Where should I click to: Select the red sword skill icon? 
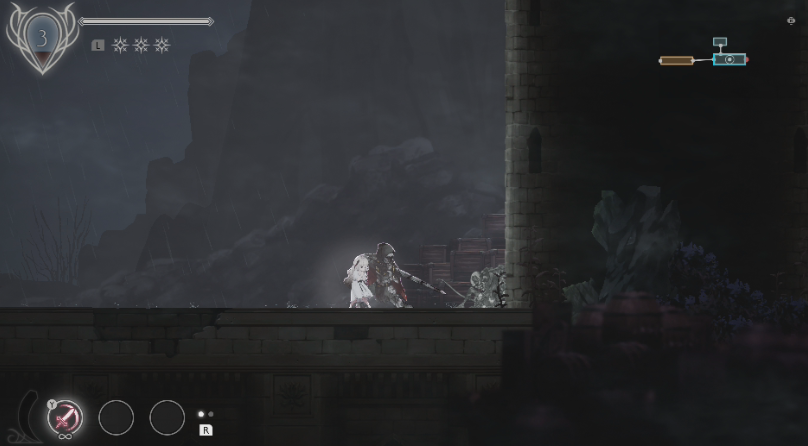(x=66, y=416)
